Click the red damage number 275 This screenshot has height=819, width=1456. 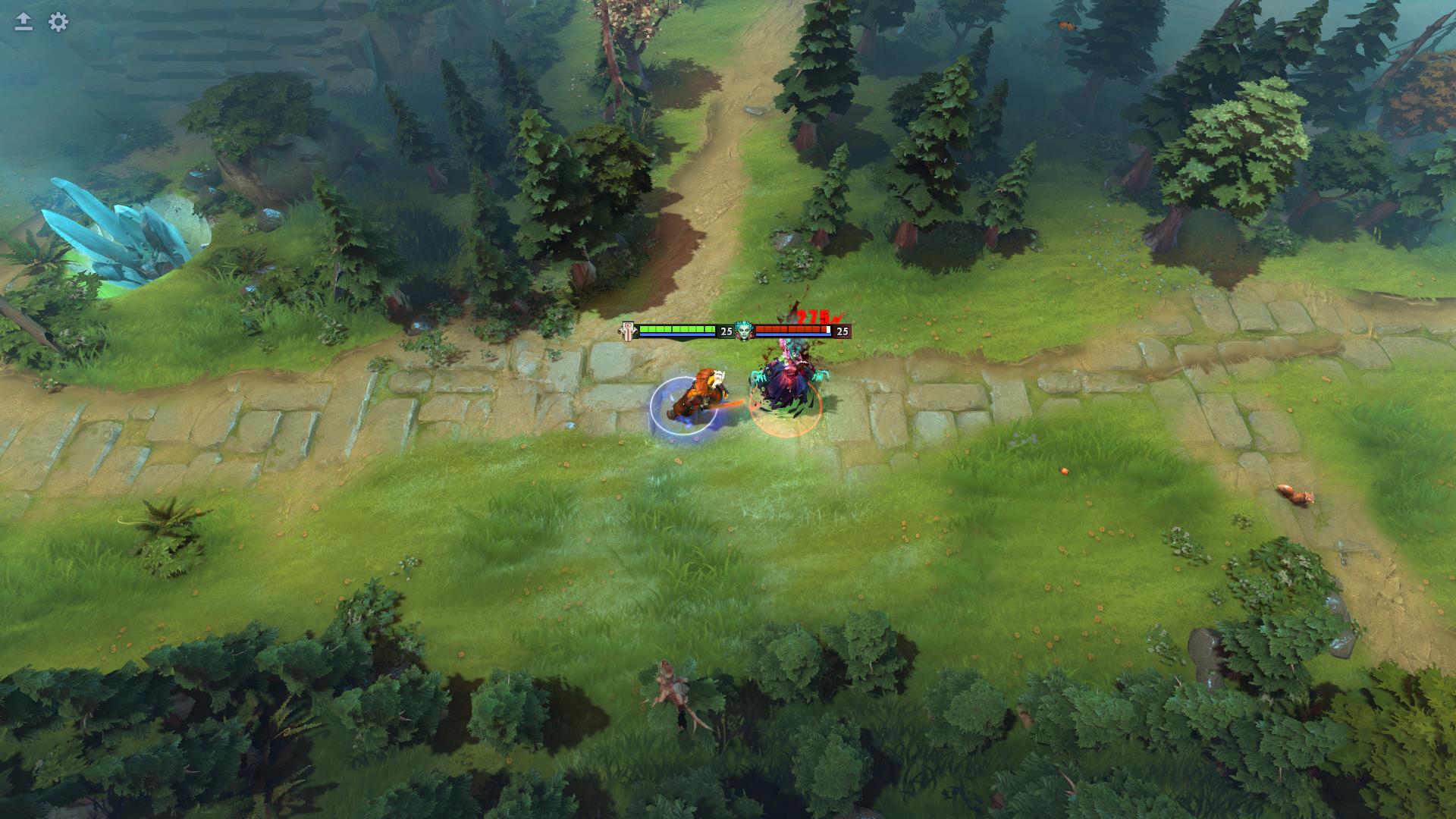click(x=814, y=315)
